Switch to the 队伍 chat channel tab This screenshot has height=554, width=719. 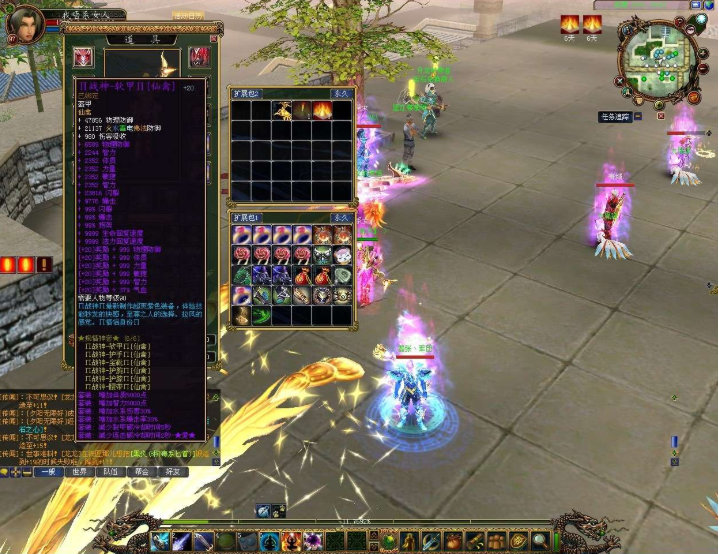pyautogui.click(x=111, y=471)
